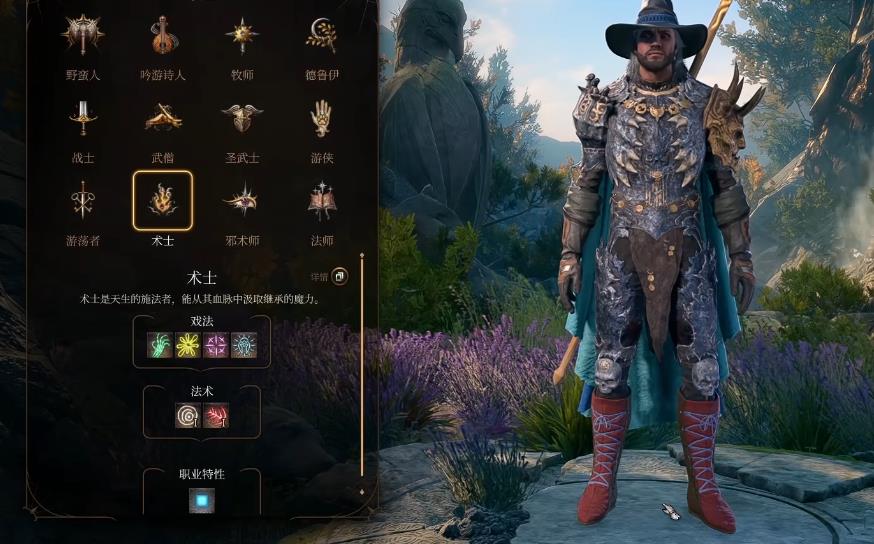Open the 详情 details button
The height and width of the screenshot is (544, 874).
[340, 276]
